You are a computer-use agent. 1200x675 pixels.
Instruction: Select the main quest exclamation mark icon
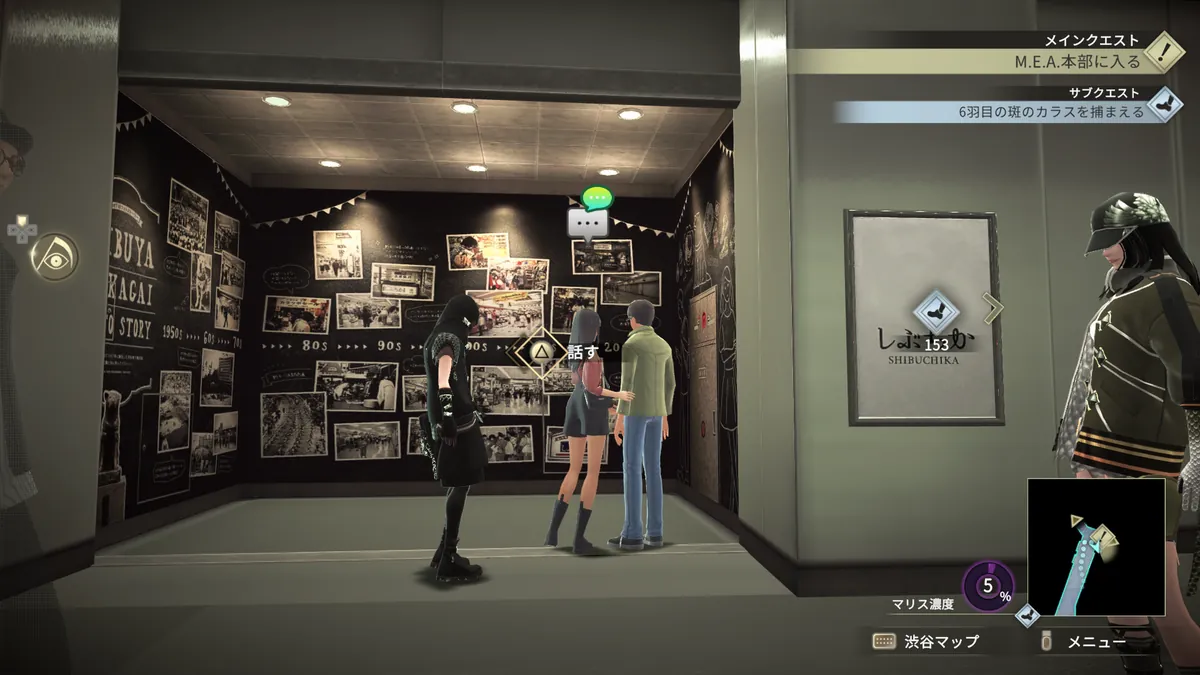click(x=1163, y=51)
